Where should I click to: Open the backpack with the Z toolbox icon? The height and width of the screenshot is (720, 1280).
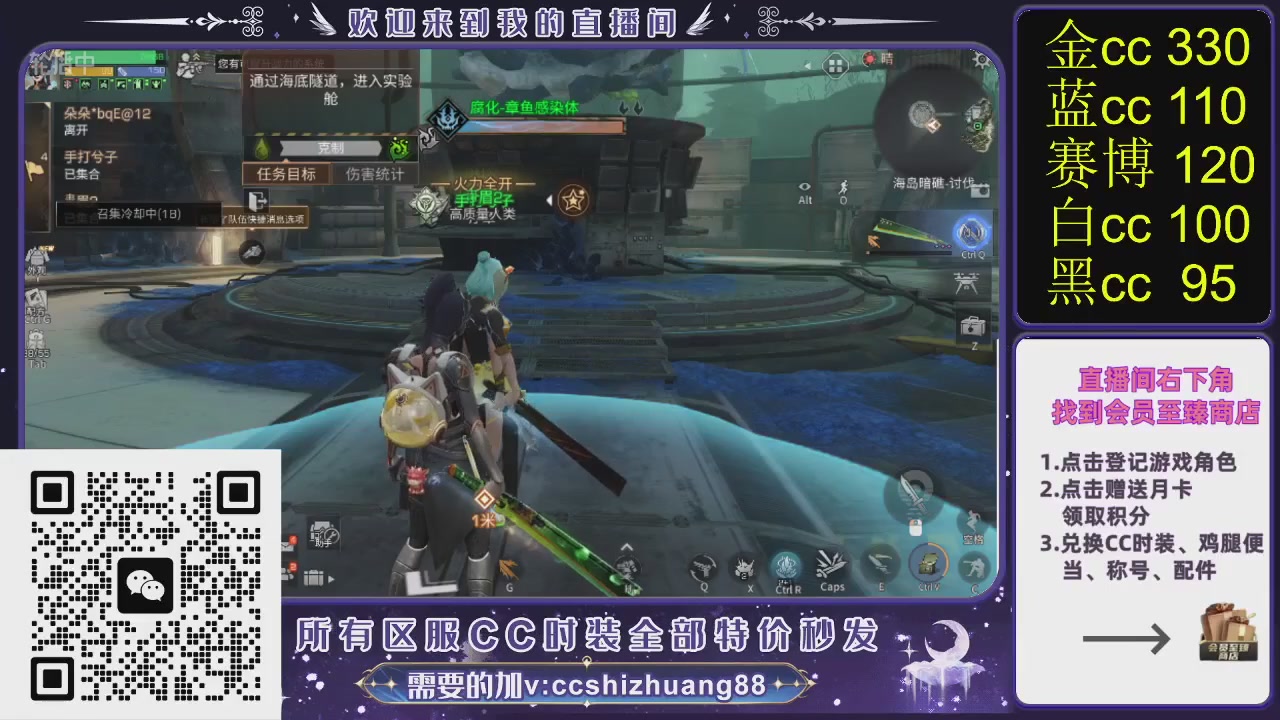973,325
